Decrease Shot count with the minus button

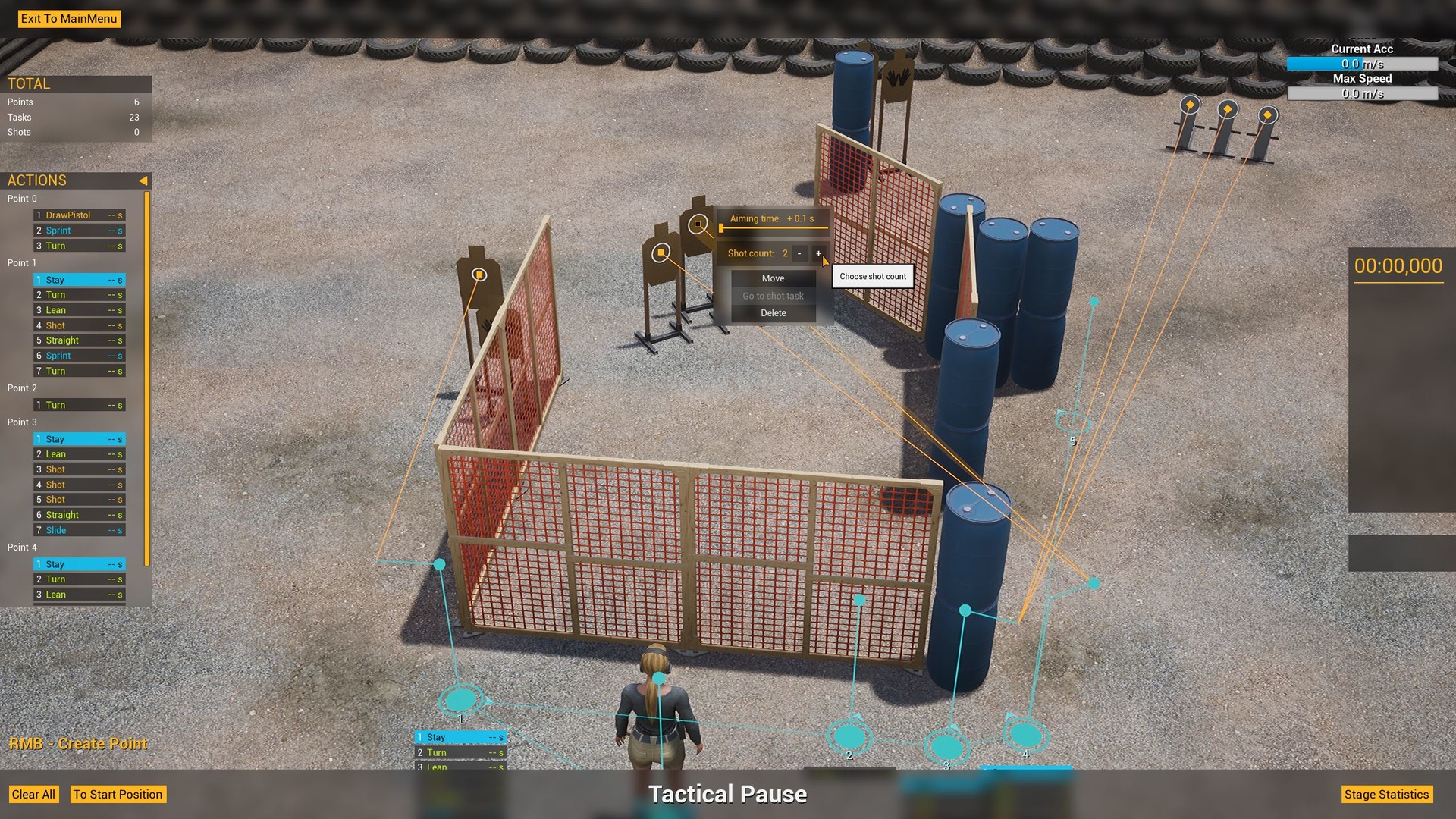coord(799,253)
